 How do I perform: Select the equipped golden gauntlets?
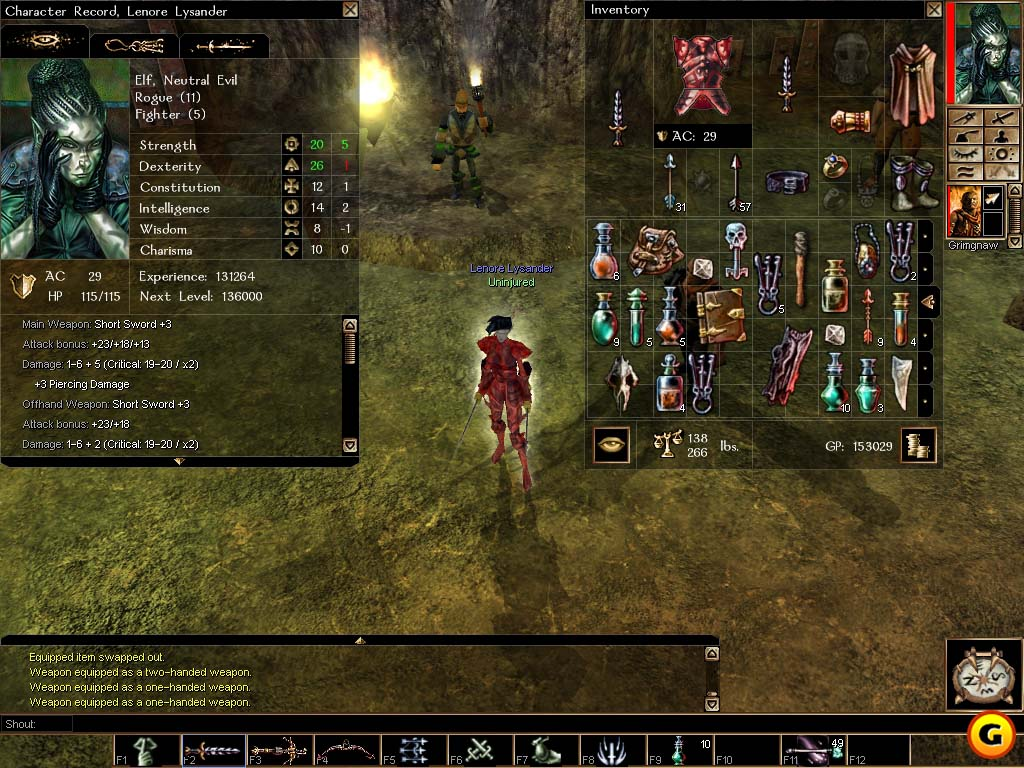pos(851,121)
